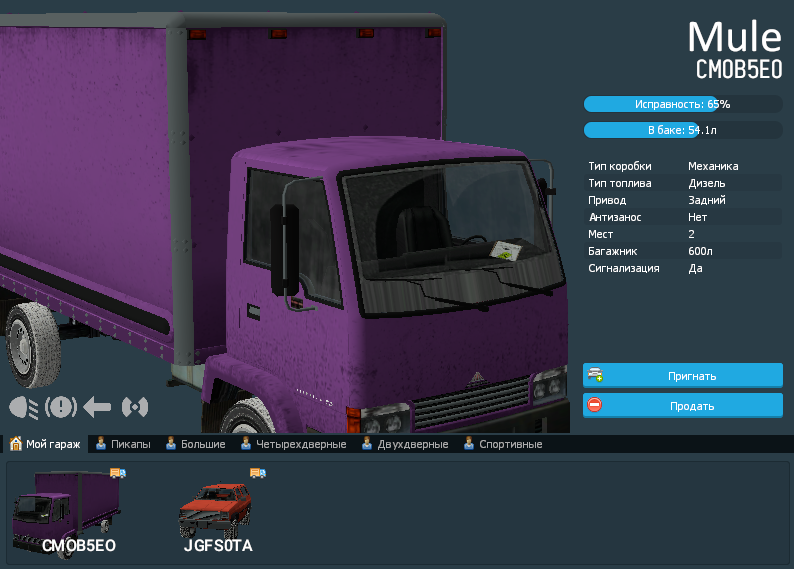Image resolution: width=794 pixels, height=569 pixels.
Task: Click the Пригнать button
Action: 682,376
